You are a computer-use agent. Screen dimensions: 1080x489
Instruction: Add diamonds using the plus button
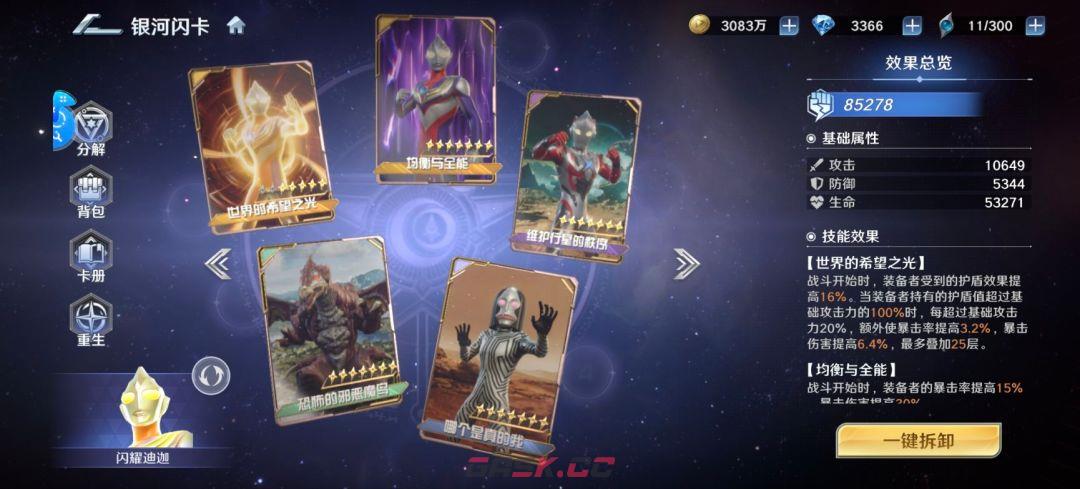[x=912, y=26]
